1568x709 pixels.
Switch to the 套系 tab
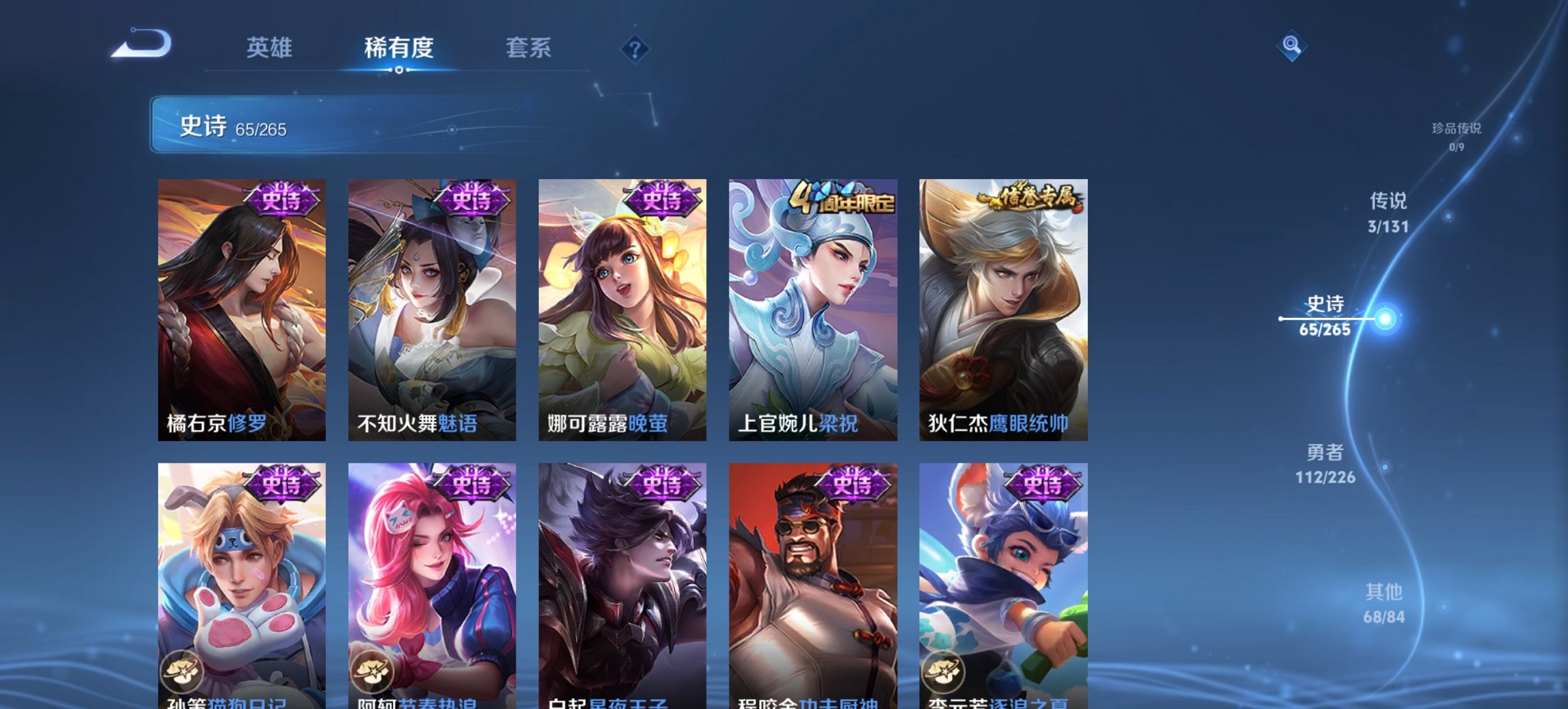point(529,48)
